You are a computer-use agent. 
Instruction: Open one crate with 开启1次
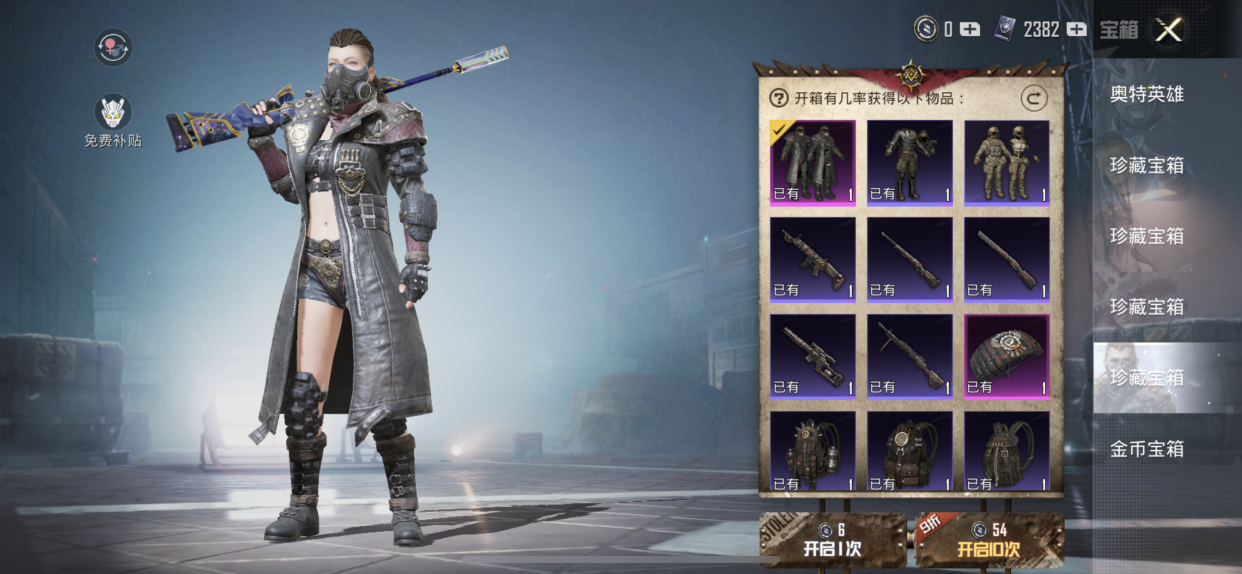[x=832, y=540]
